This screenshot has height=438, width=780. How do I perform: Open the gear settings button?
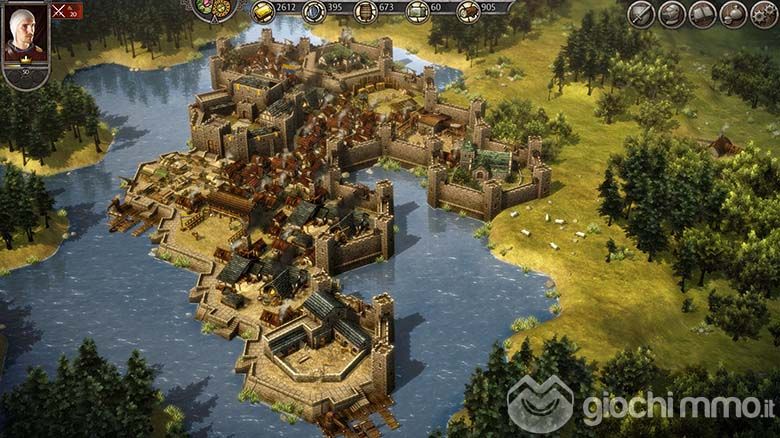coord(765,14)
